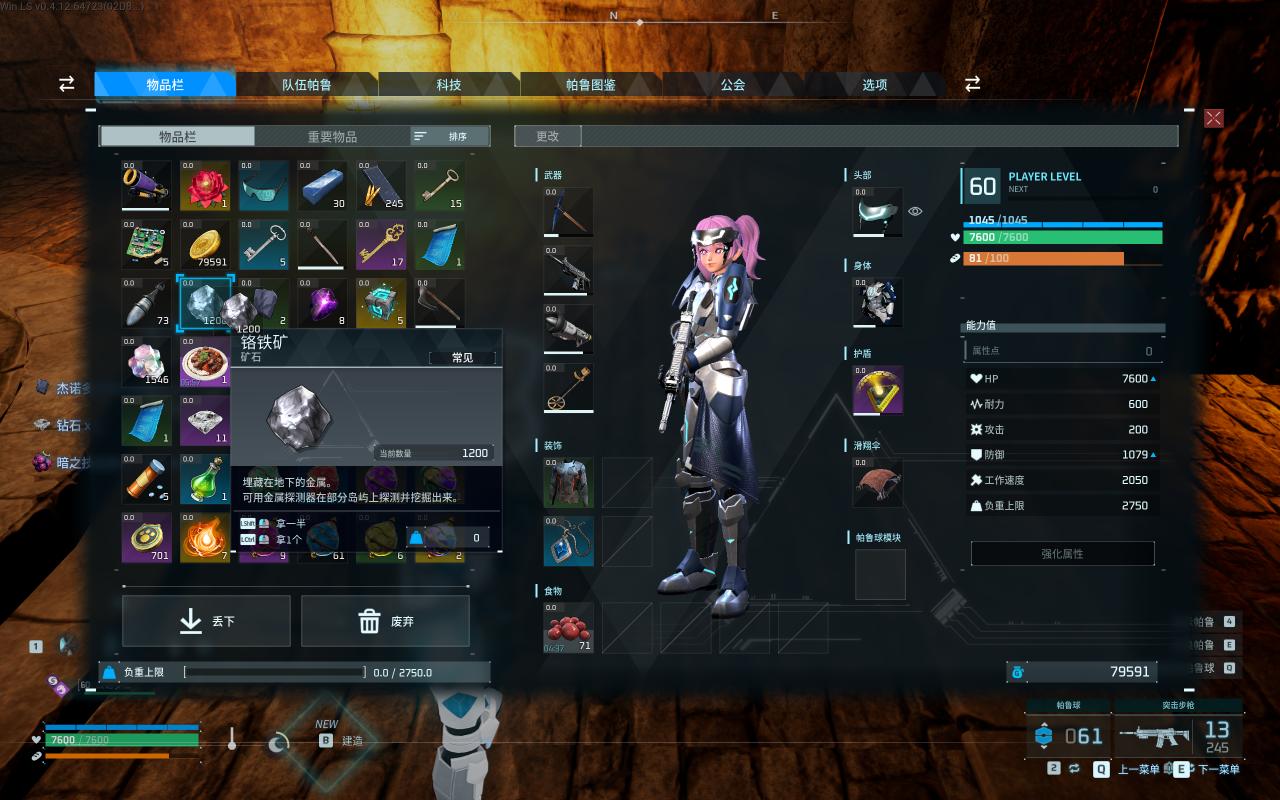The height and width of the screenshot is (800, 1280).
Task: Show the 重要物品 sub-tab
Action: (332, 136)
